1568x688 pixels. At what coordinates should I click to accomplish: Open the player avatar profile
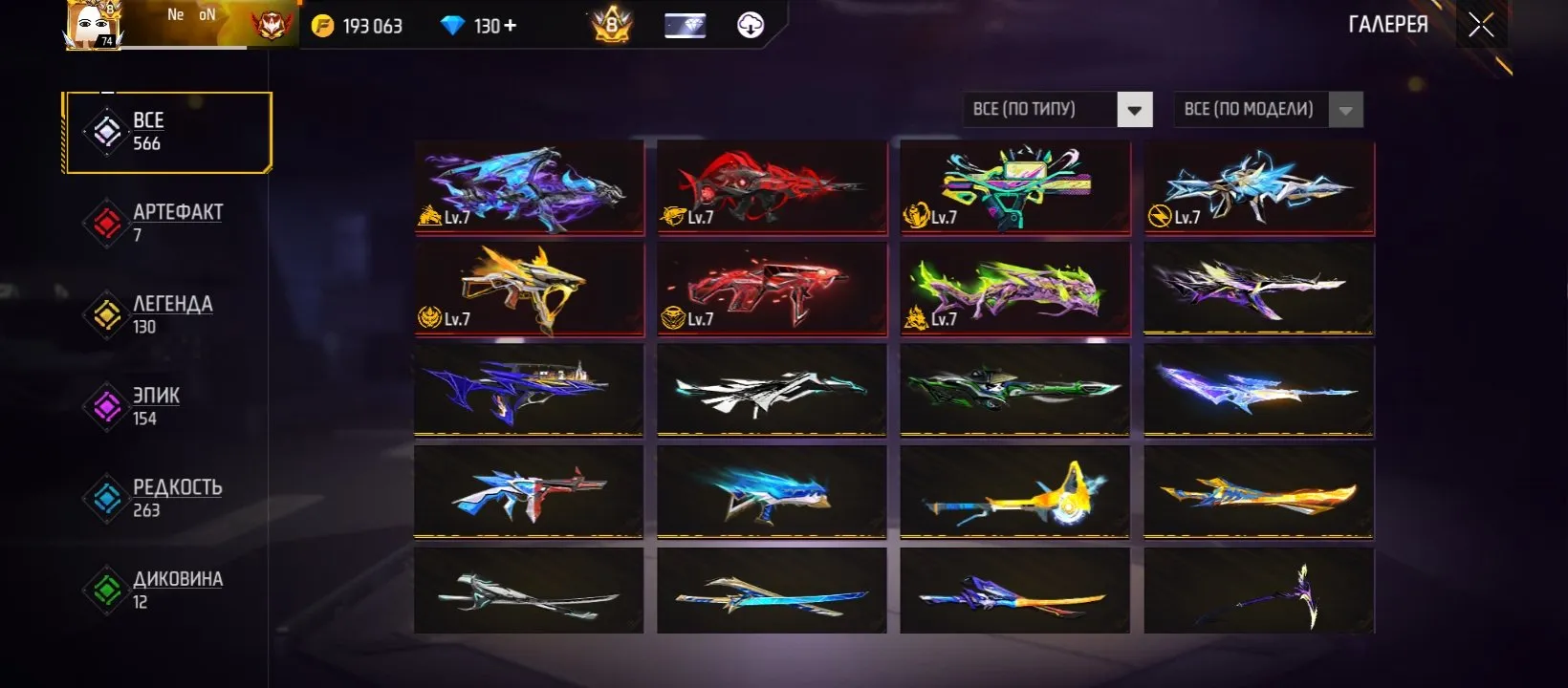[95, 26]
